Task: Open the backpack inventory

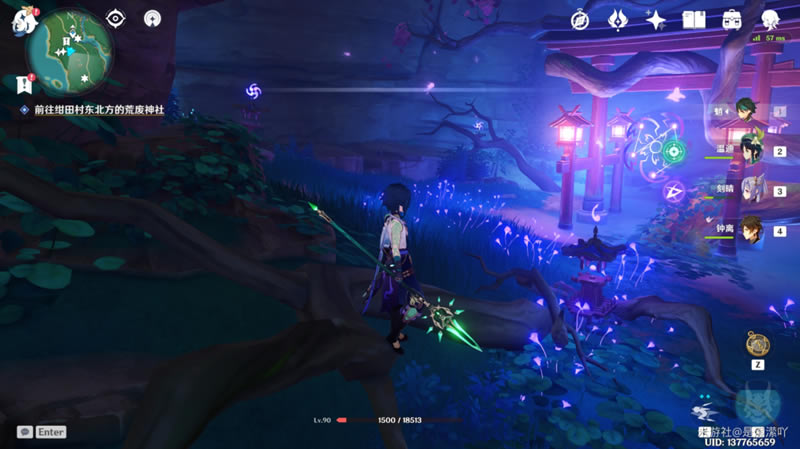Action: (732, 19)
